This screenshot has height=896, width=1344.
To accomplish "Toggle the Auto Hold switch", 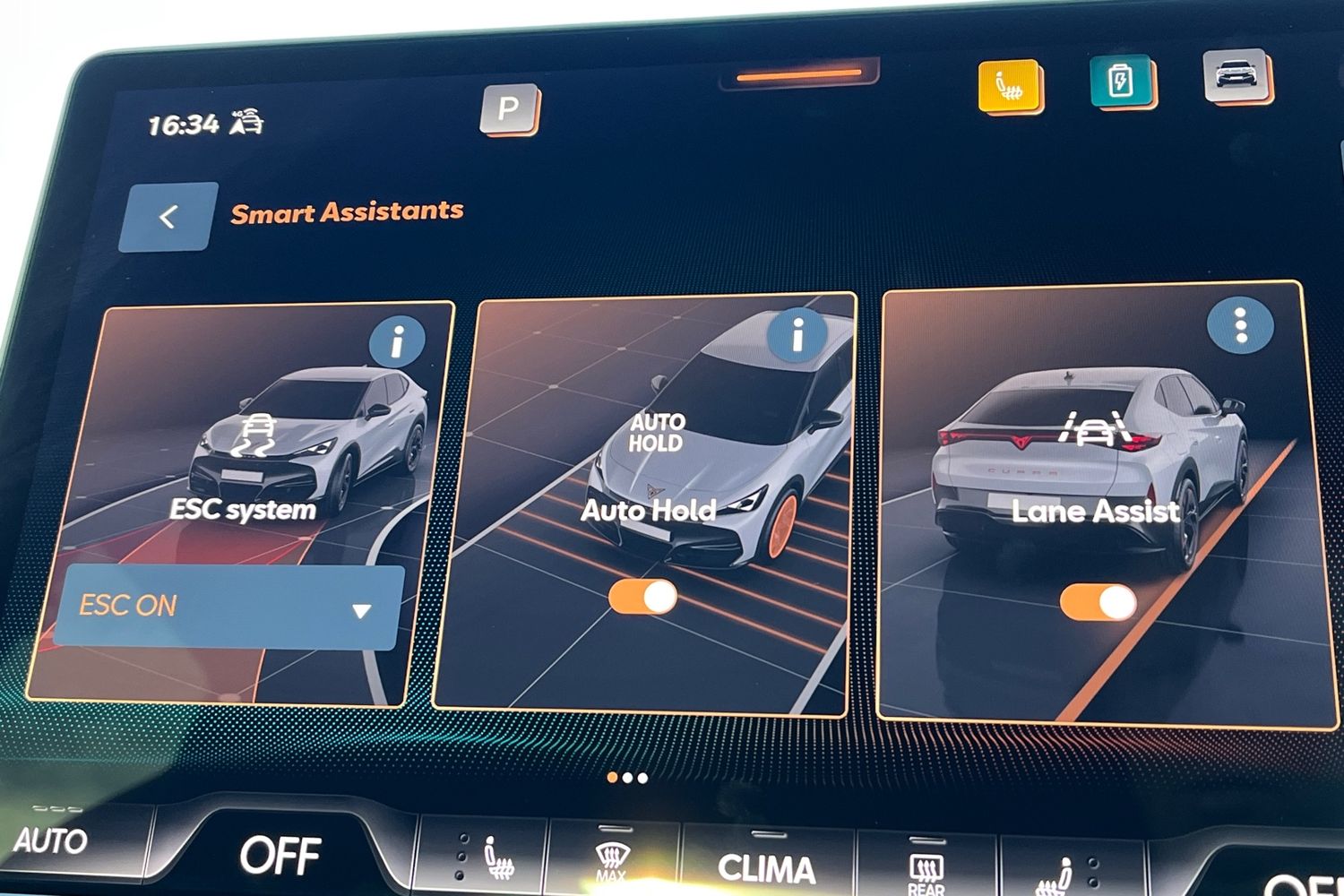I will click(643, 598).
